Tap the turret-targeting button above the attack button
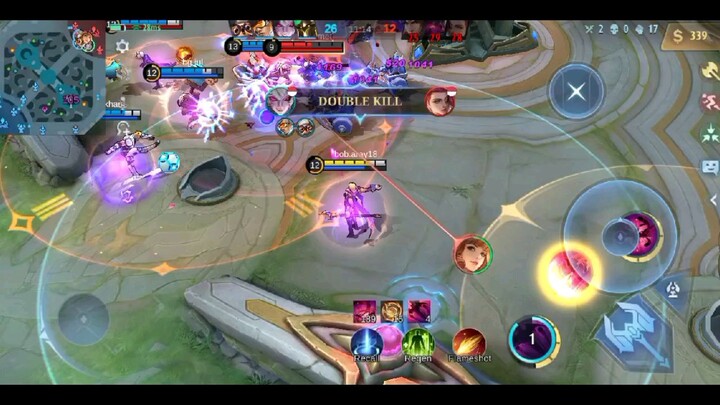The height and width of the screenshot is (405, 720). point(674,288)
